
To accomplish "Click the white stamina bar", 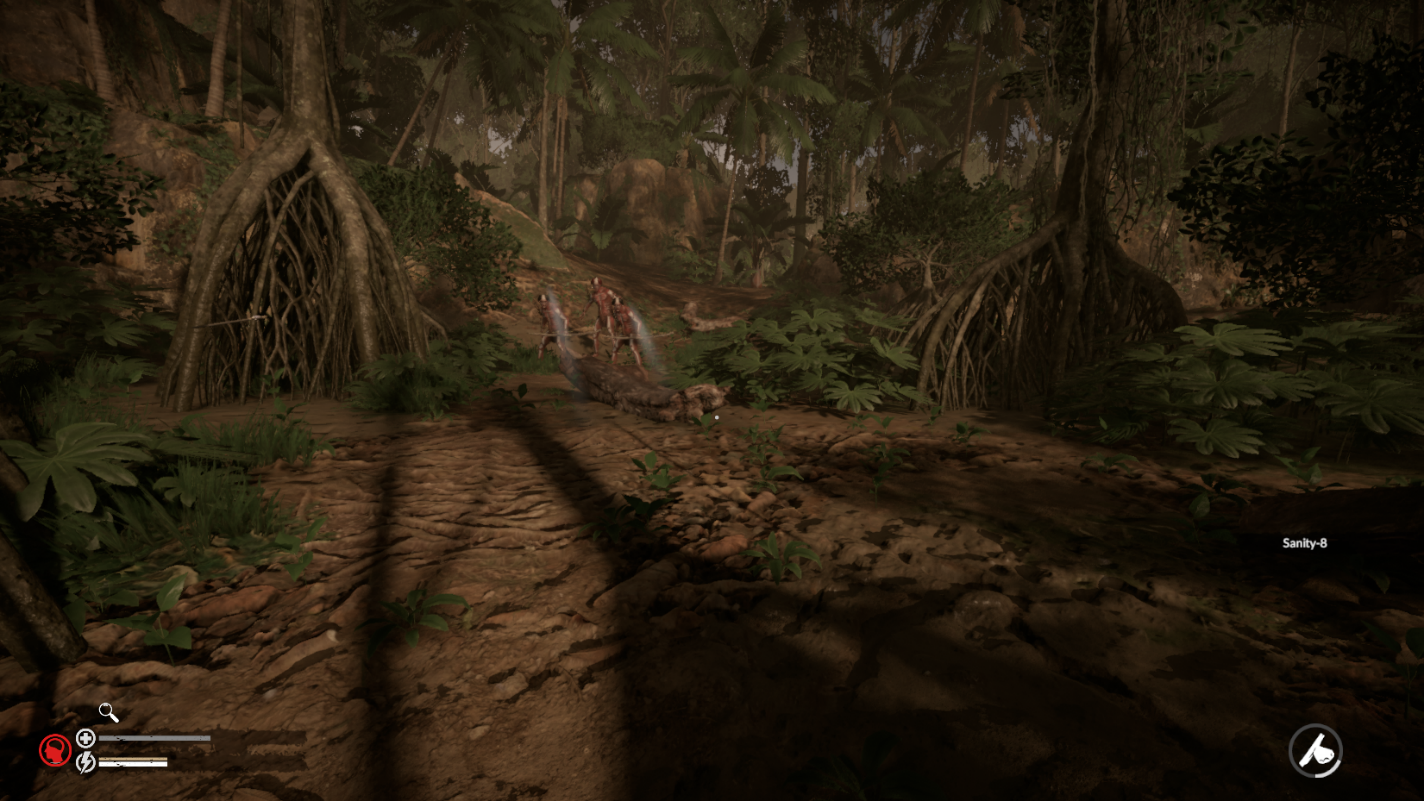I will point(133,764).
